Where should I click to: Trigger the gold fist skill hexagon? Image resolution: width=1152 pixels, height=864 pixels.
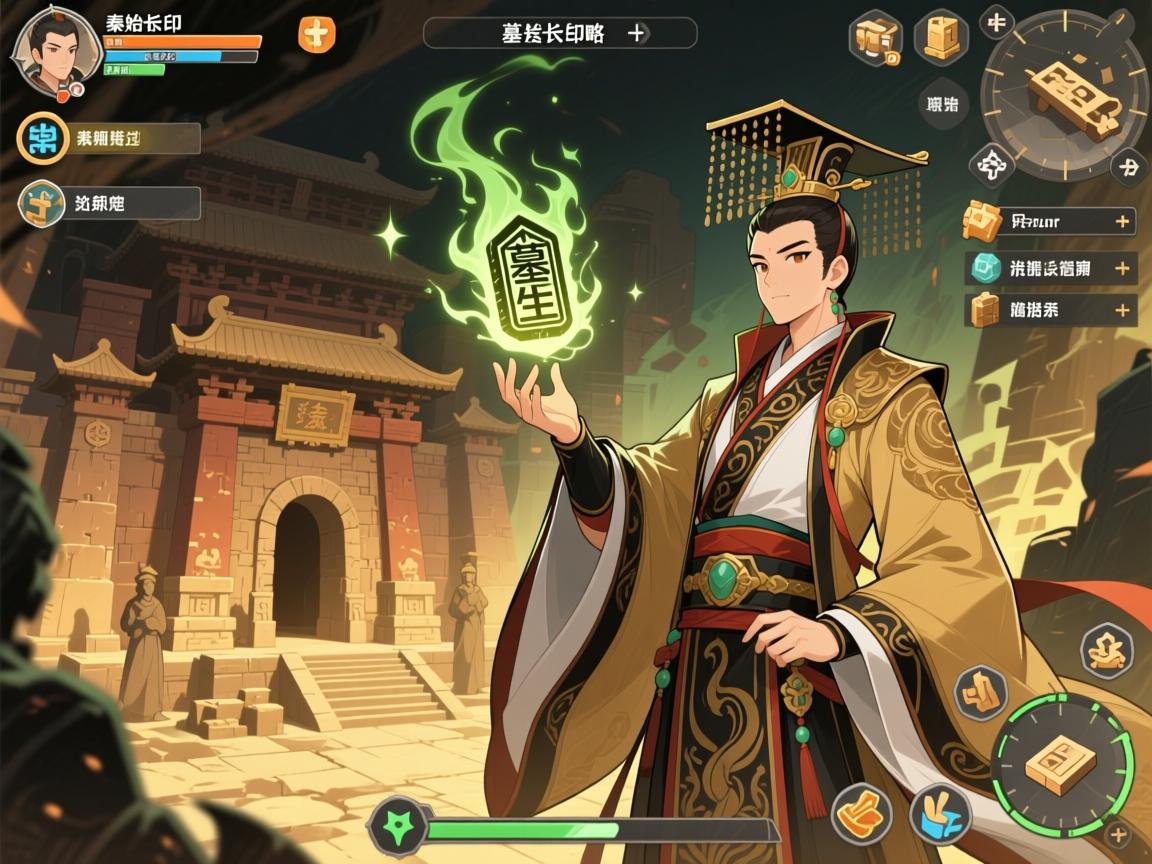[979, 692]
